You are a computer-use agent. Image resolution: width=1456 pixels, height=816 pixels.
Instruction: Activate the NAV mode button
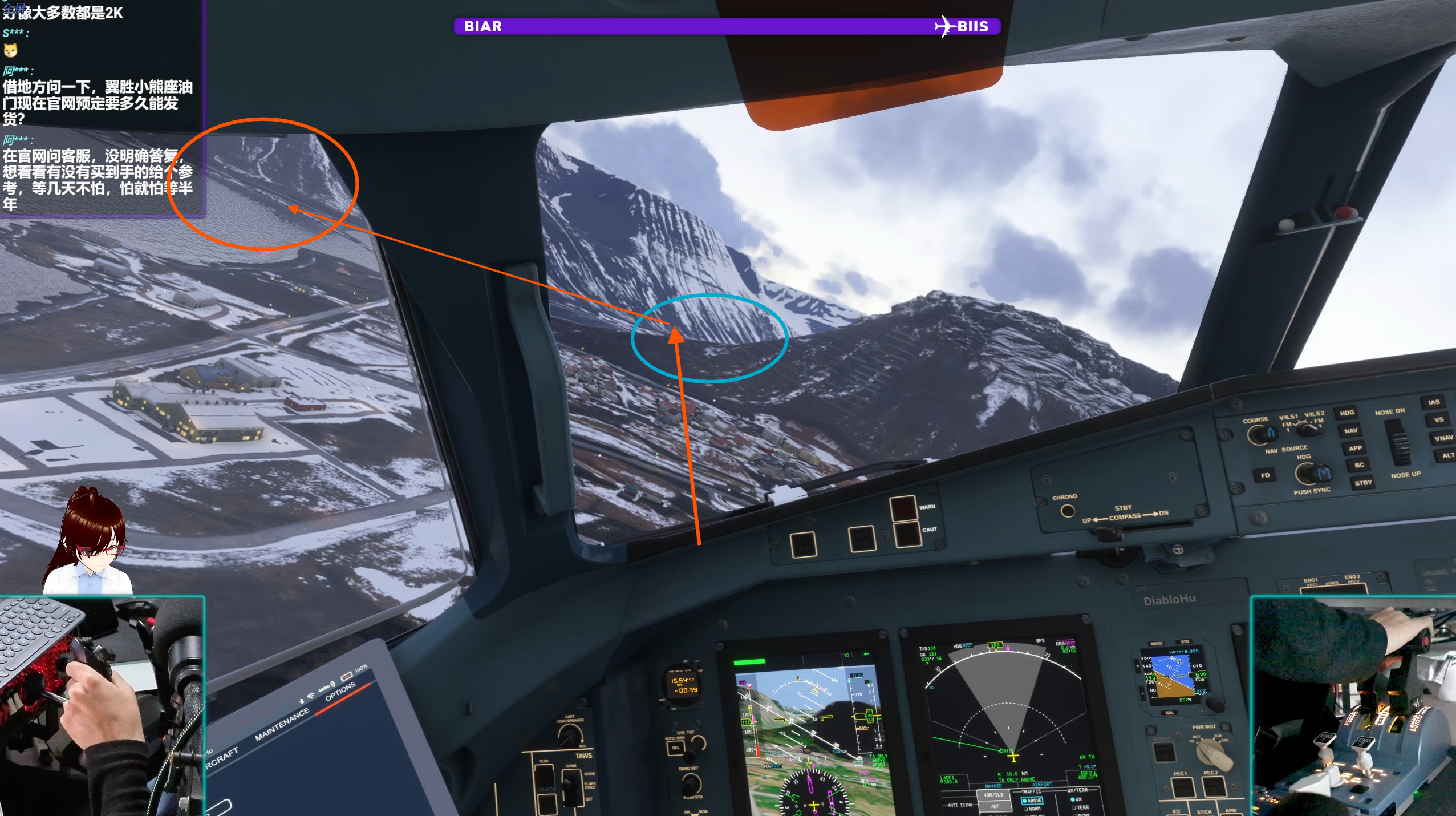[x=1350, y=431]
